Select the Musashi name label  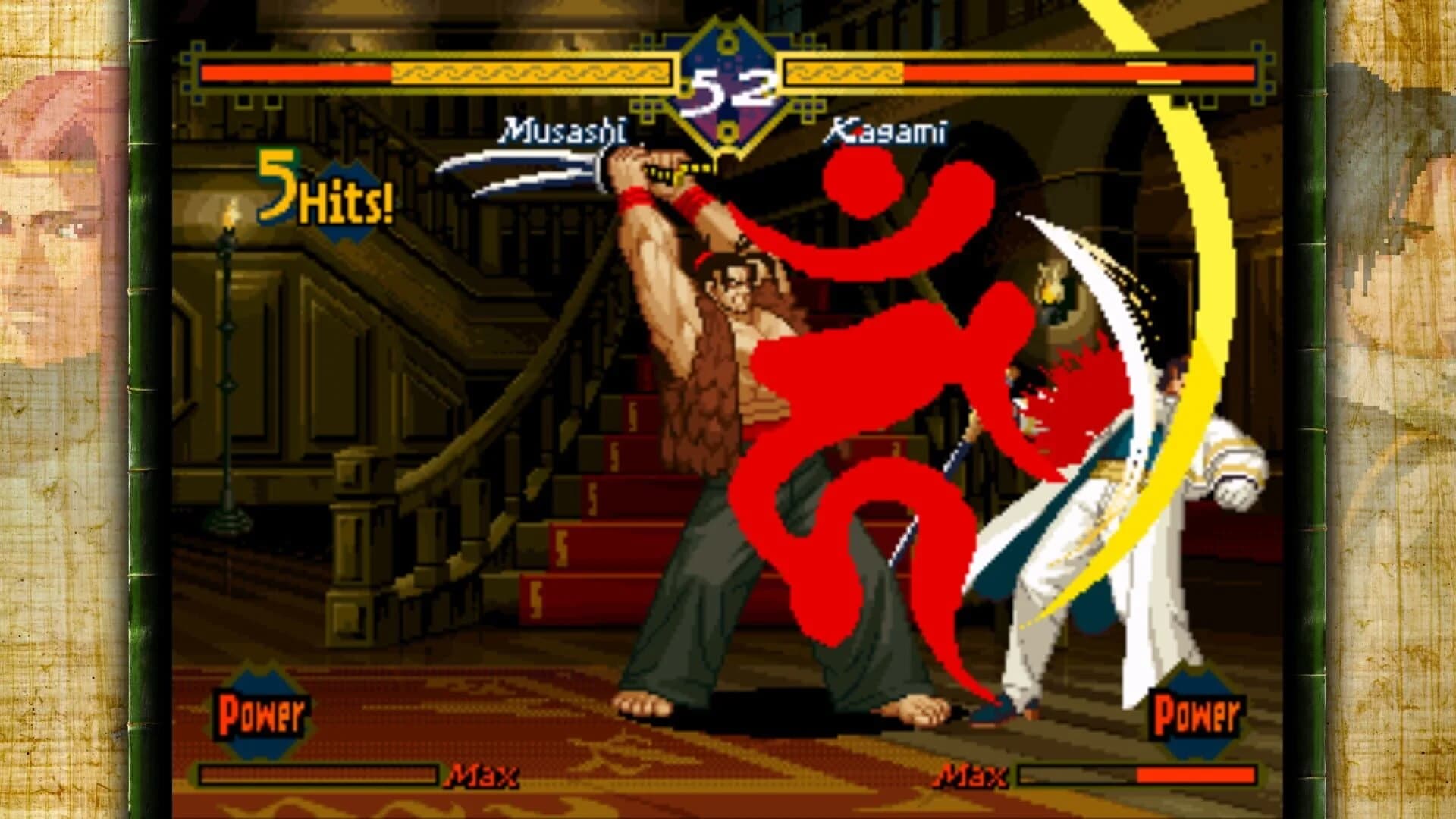(x=565, y=130)
